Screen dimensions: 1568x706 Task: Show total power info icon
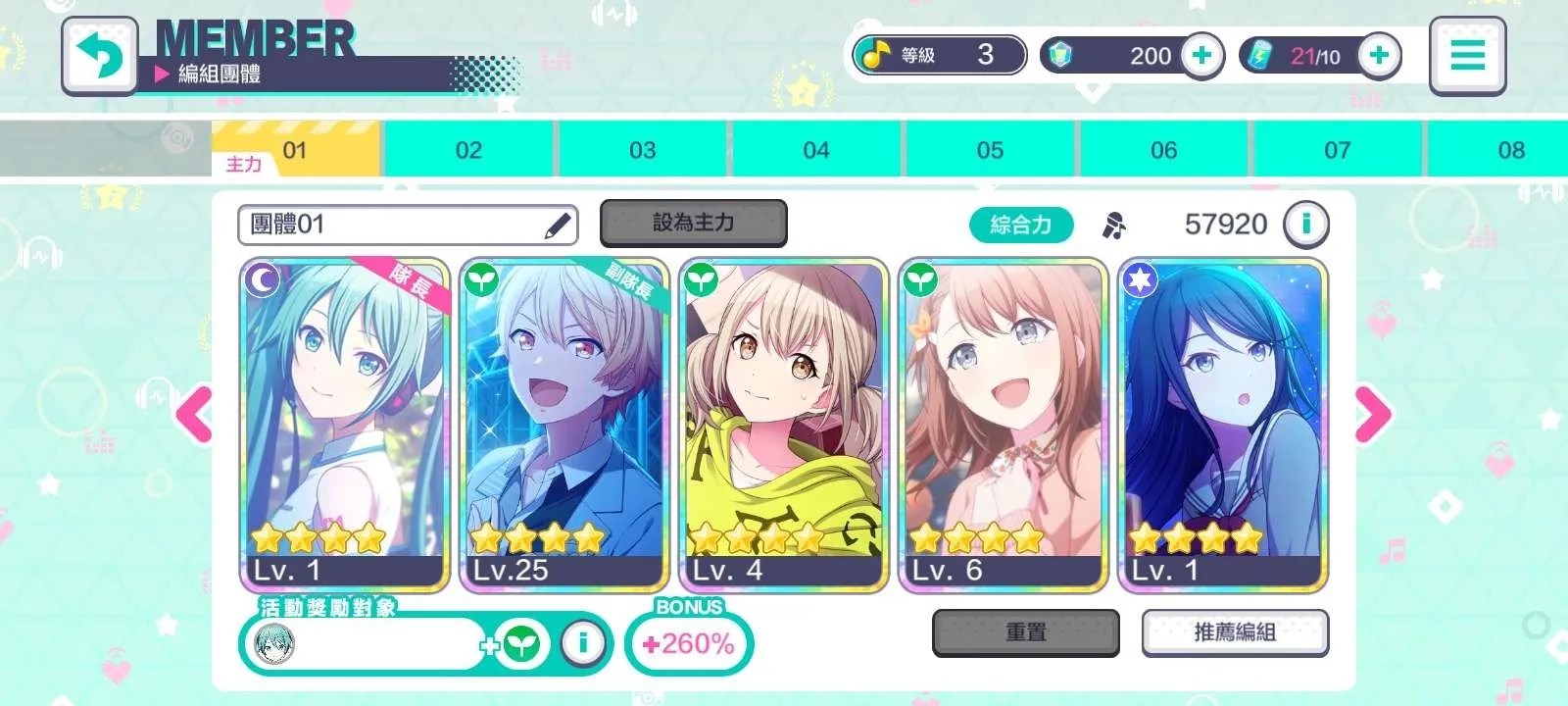(x=1305, y=225)
